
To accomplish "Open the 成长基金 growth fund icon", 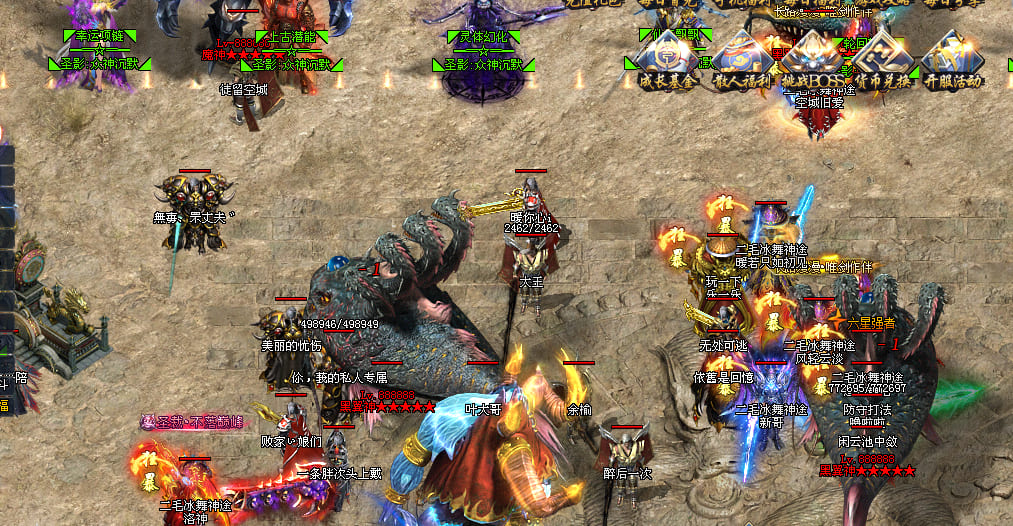I will pos(667,63).
